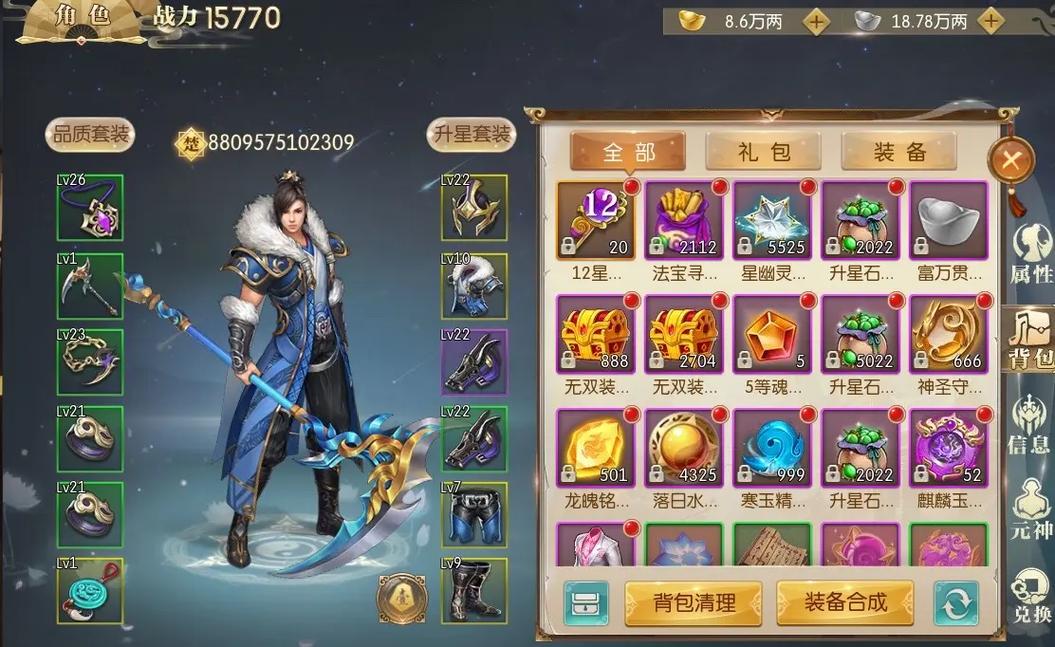The height and width of the screenshot is (647, 1055).
Task: Select the 12星 staff item slot
Action: click(x=596, y=220)
